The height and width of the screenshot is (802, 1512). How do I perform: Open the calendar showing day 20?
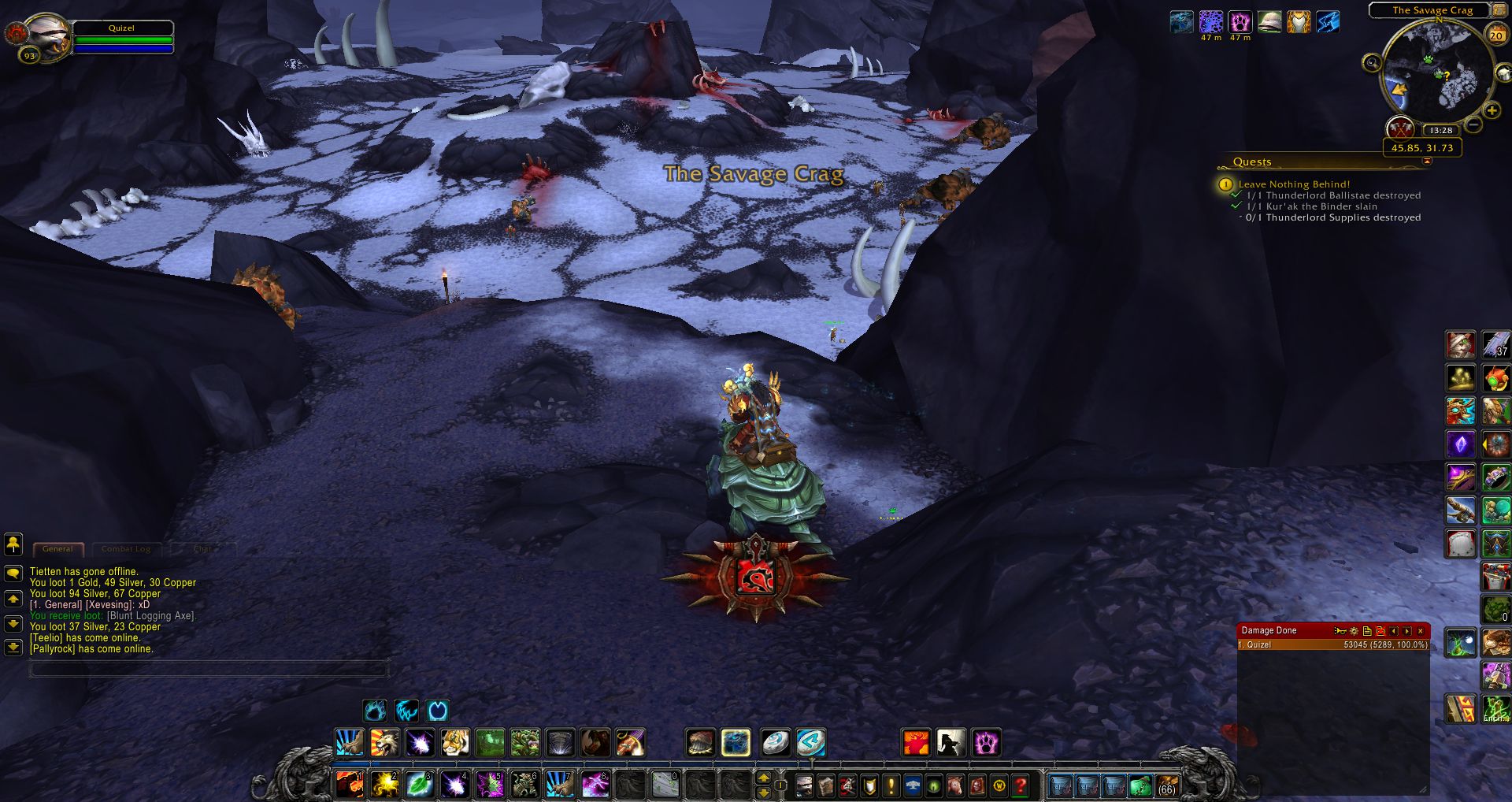1496,35
